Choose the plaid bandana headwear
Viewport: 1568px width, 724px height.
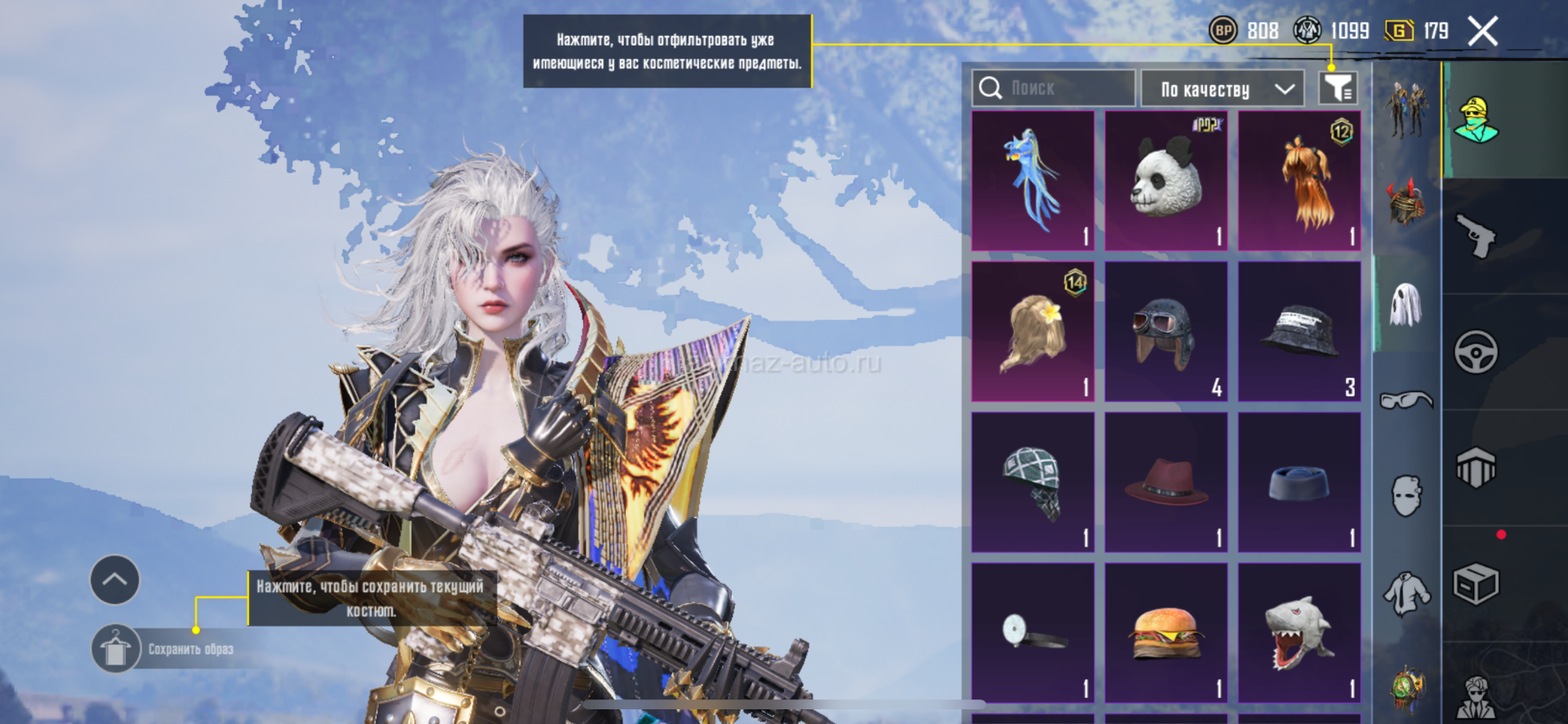coord(1033,482)
